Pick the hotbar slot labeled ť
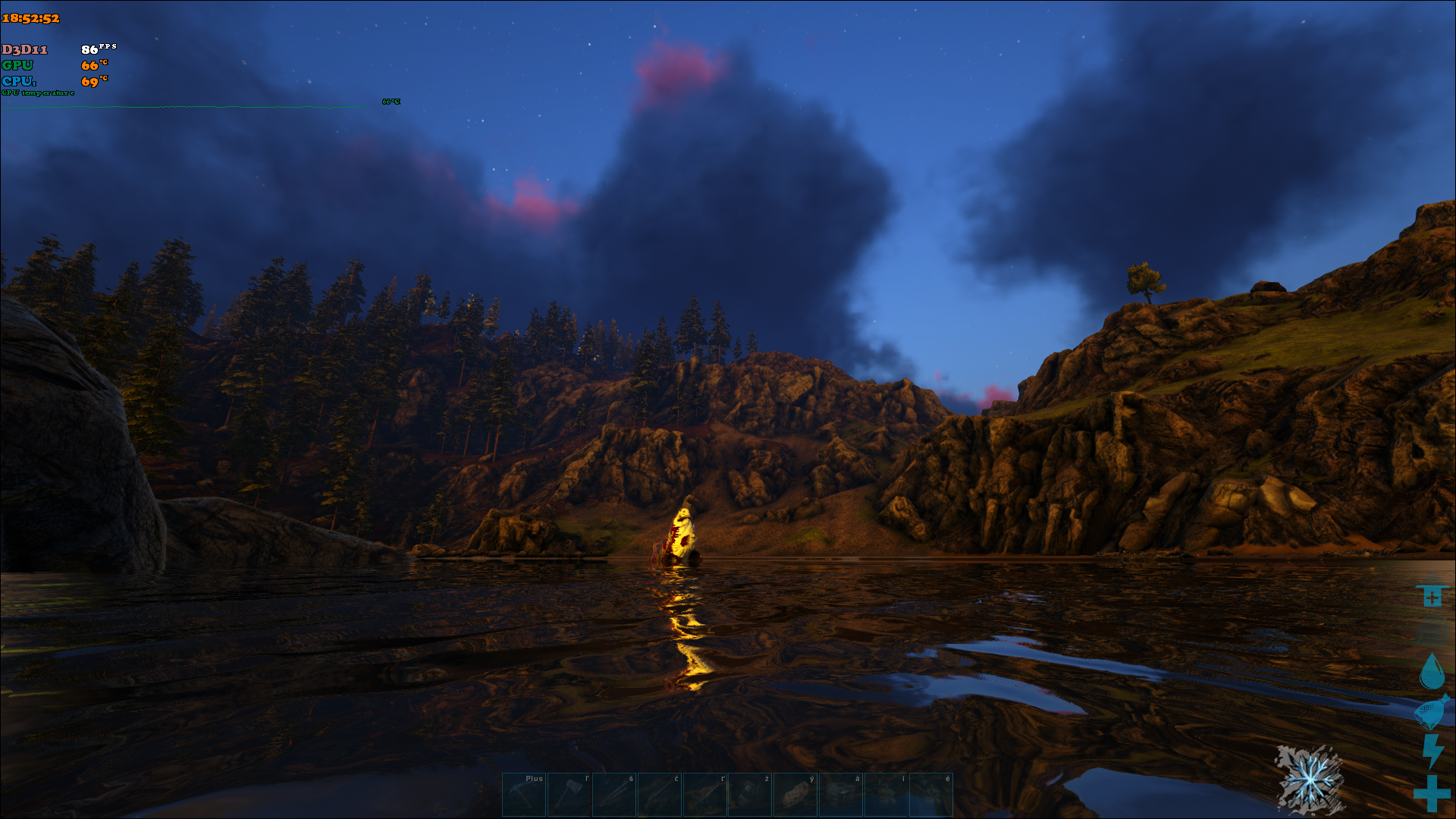The height and width of the screenshot is (819, 1456). coord(705,794)
